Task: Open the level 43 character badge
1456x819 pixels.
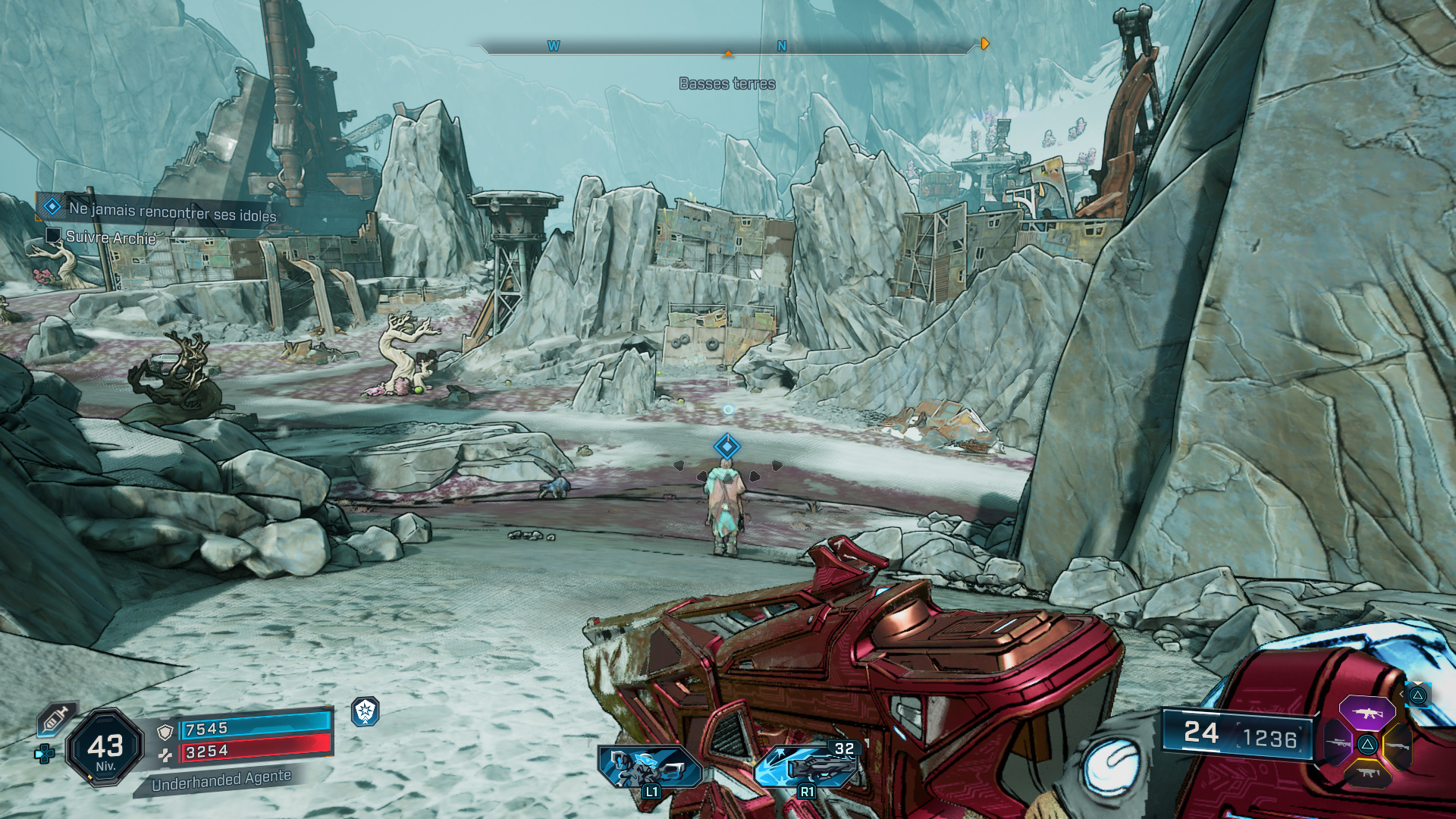Action: (105, 748)
